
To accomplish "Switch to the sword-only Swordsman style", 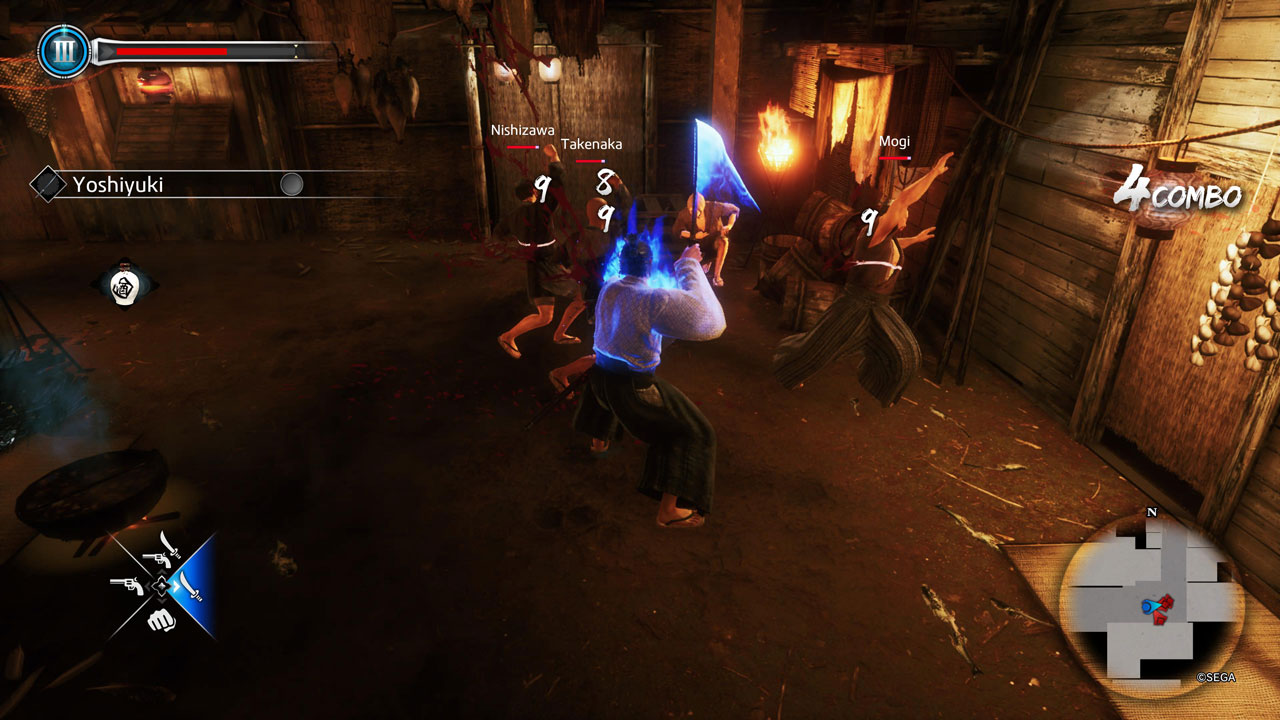I will 190,585.
